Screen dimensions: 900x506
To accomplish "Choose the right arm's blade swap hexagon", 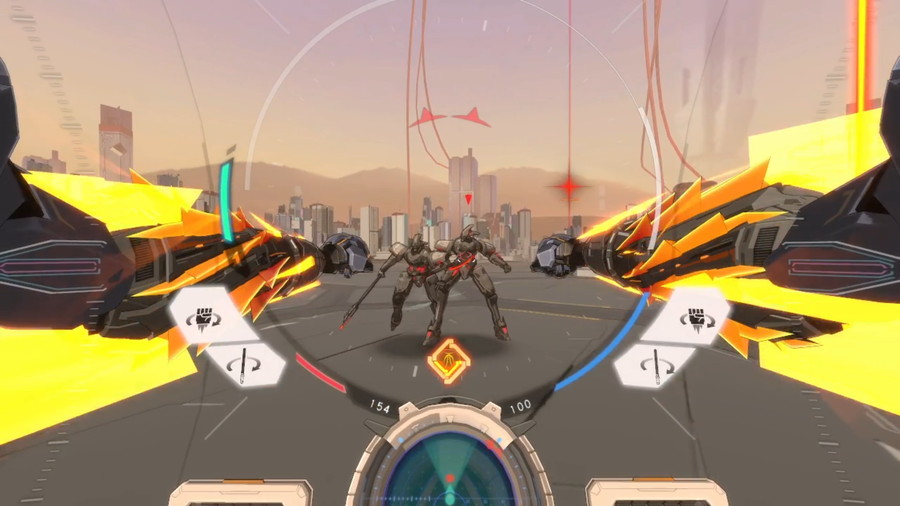I will tap(654, 365).
